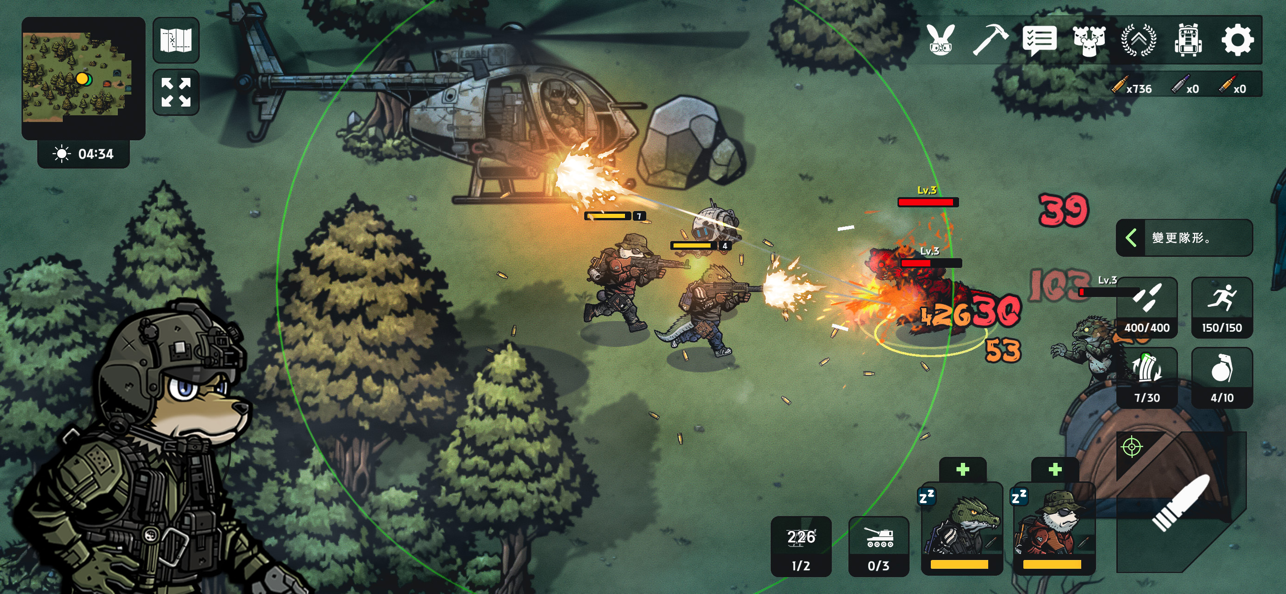Image resolution: width=1286 pixels, height=594 pixels.
Task: Open the minimap
Action: 83,77
